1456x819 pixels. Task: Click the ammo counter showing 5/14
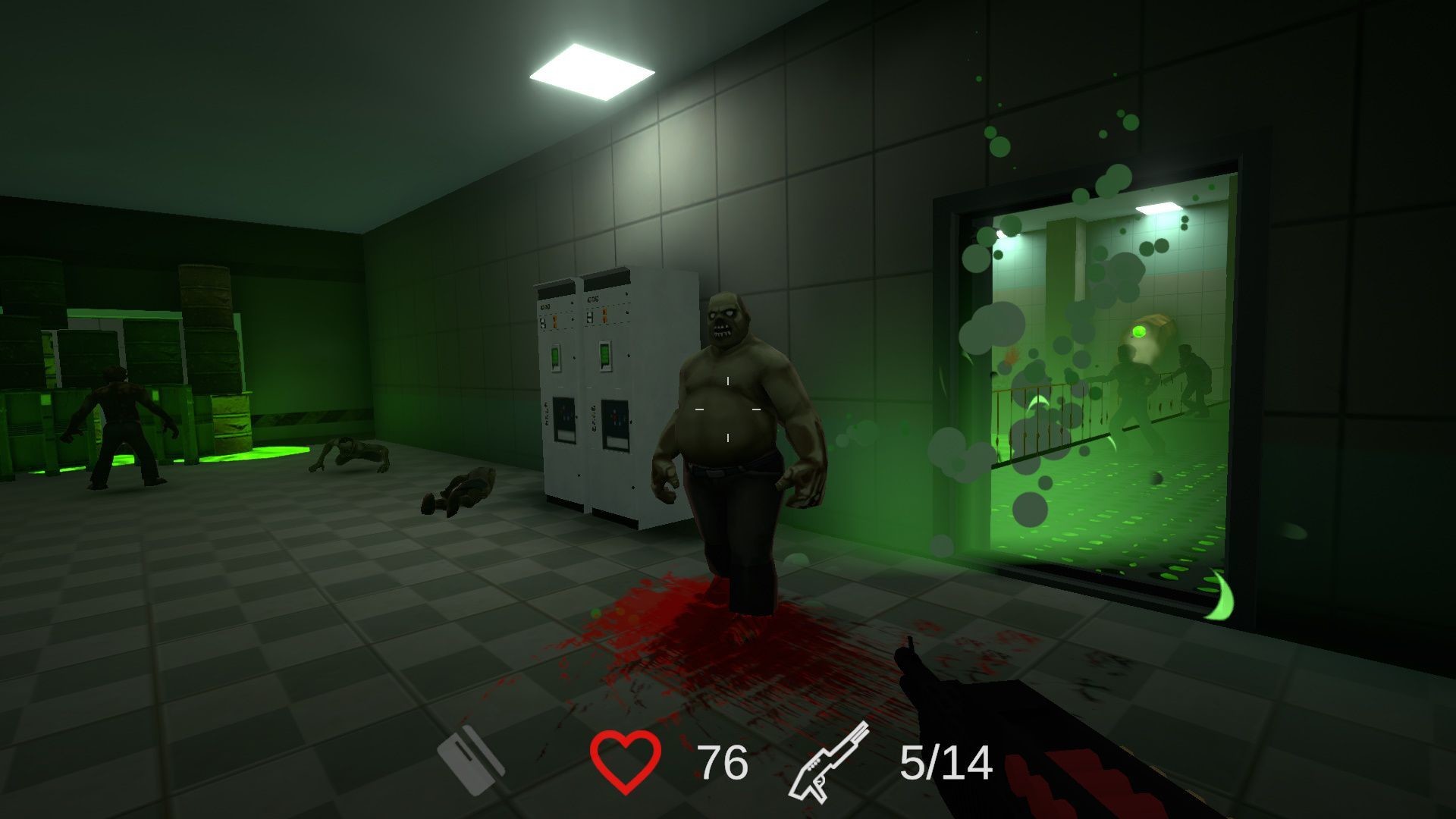[946, 761]
